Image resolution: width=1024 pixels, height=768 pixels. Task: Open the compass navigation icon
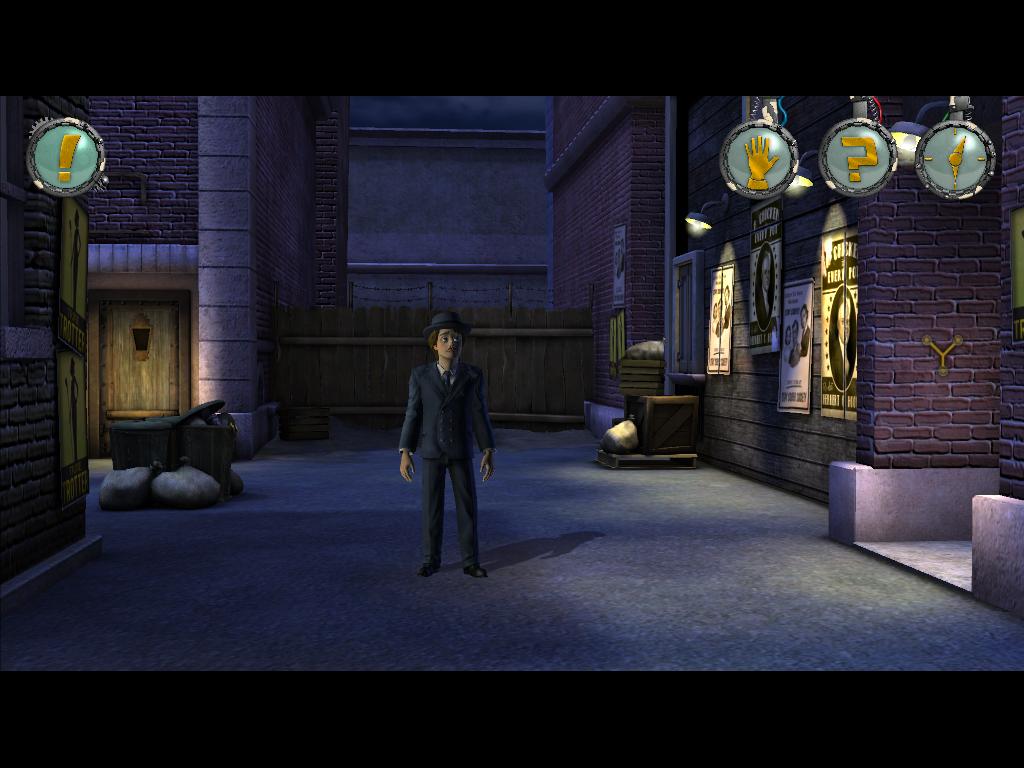[x=955, y=158]
